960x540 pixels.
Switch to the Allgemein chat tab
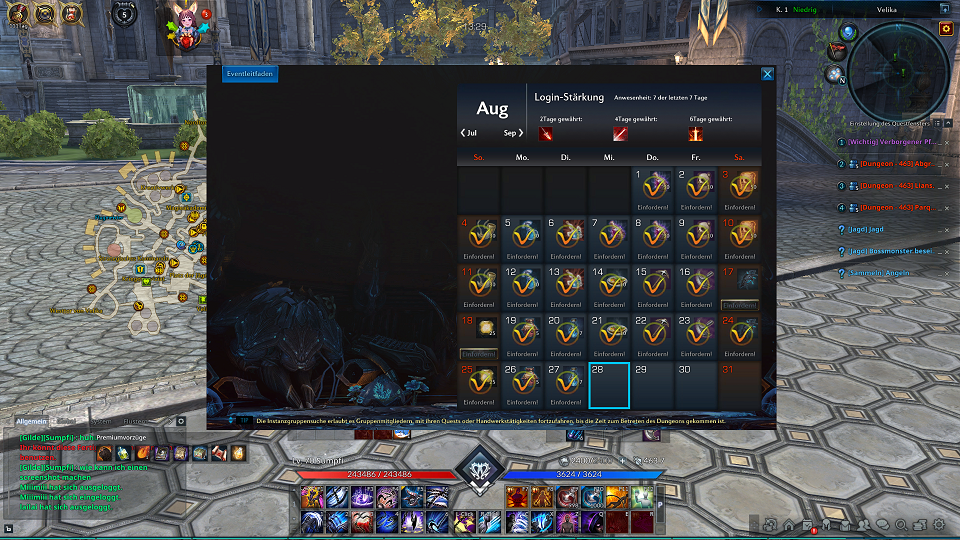pyautogui.click(x=32, y=421)
